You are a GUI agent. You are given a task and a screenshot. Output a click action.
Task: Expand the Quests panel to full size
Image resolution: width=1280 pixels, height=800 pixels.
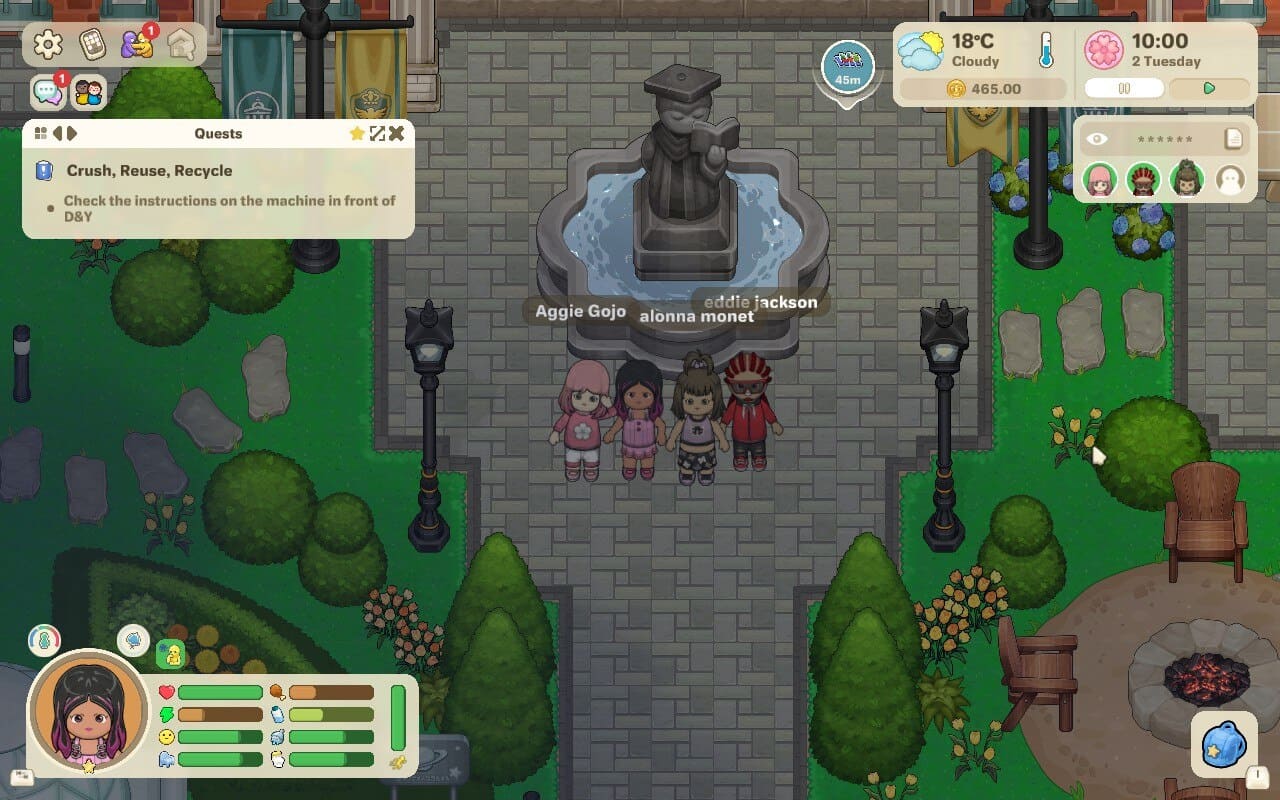[377, 133]
